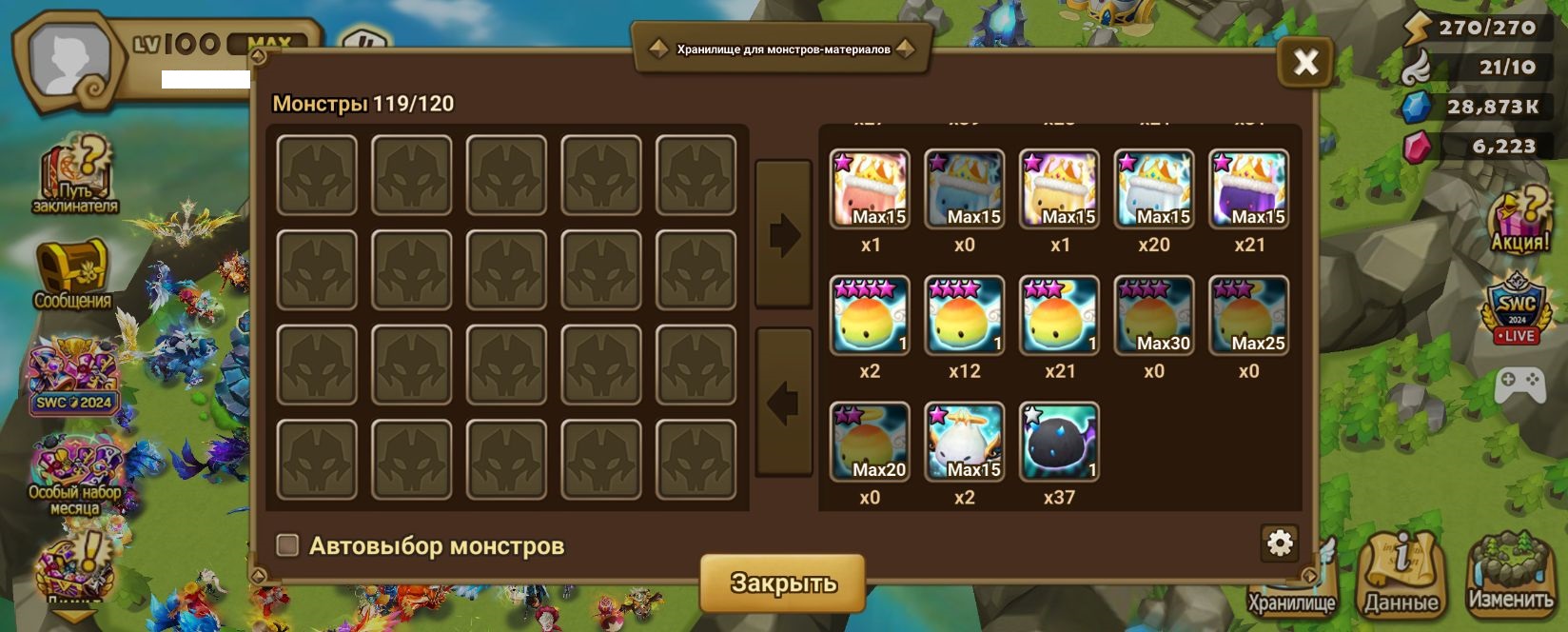
Task: Choose the white angelmon Max15 with x2
Action: tap(964, 442)
